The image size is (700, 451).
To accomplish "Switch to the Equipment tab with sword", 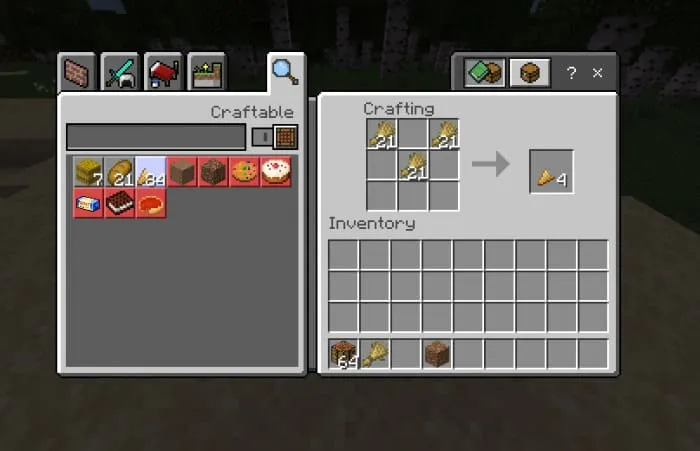I will pos(120,72).
